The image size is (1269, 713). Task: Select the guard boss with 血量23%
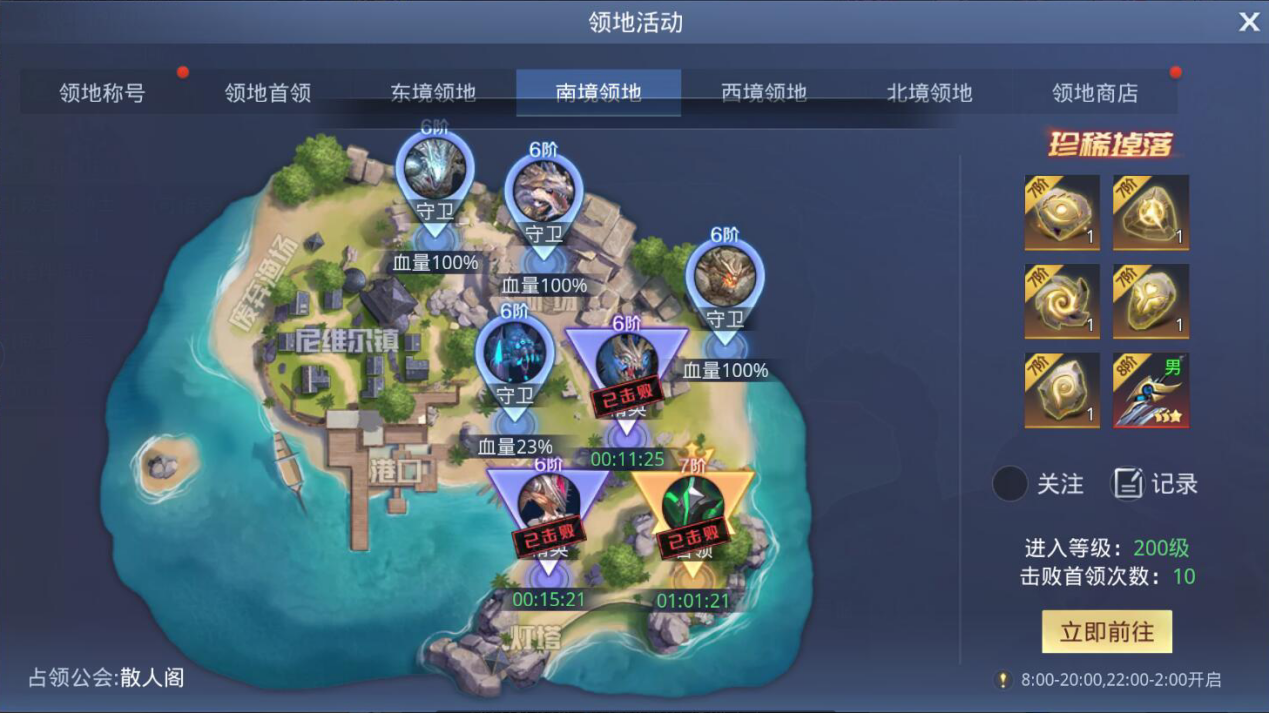coord(515,356)
